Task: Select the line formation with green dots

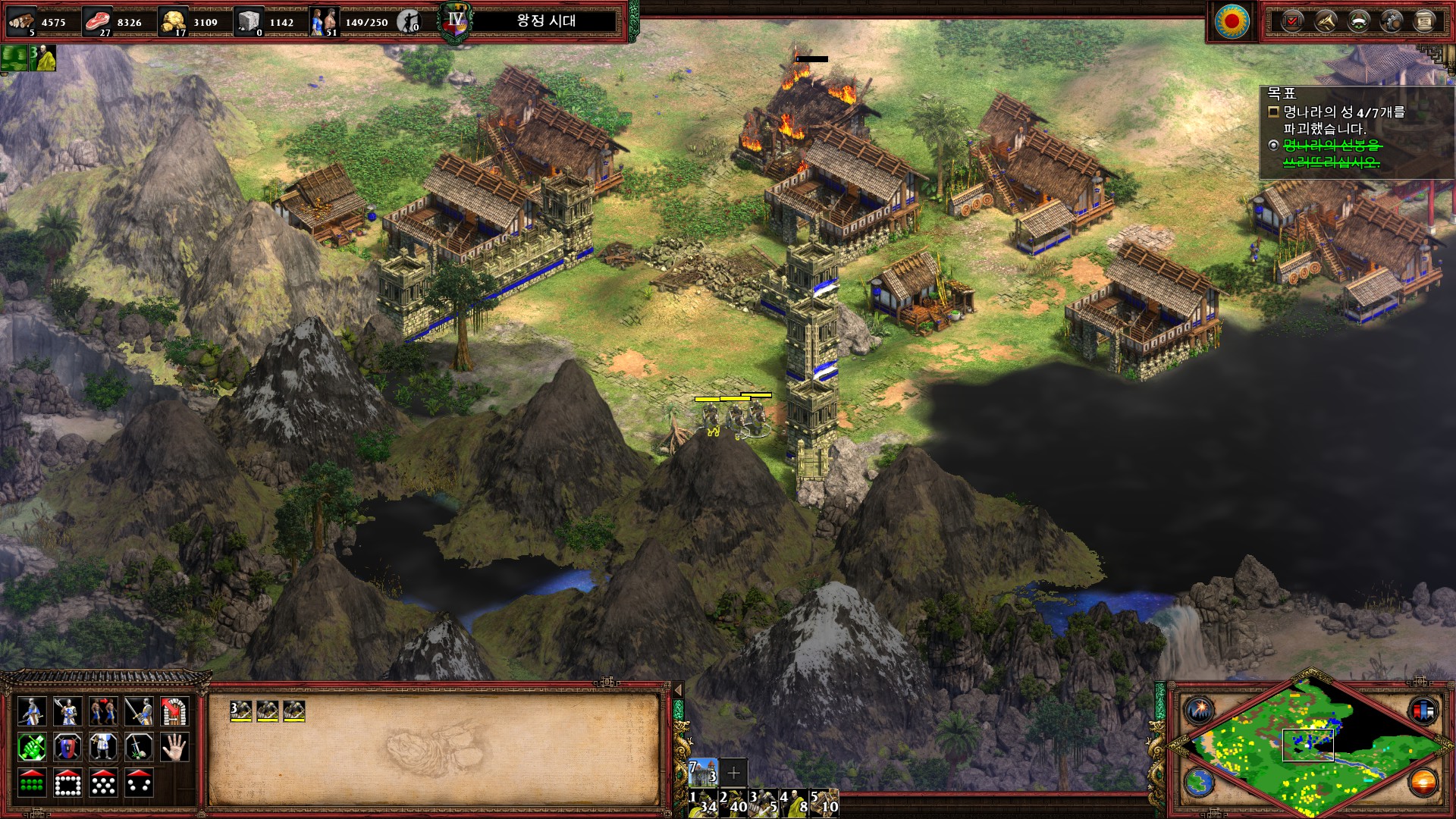Action: 31,783
